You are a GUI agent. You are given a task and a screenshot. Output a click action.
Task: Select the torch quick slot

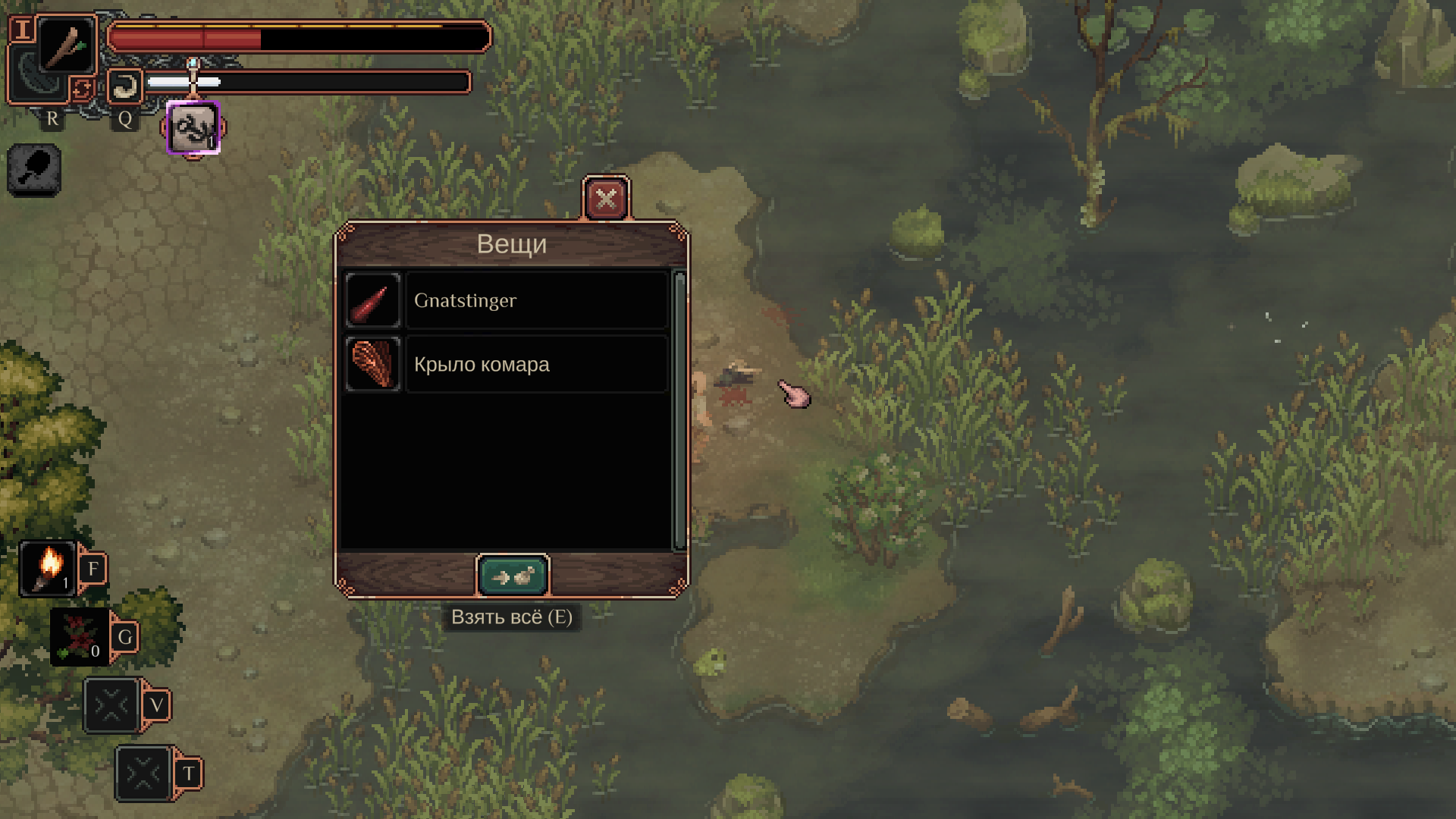pyautogui.click(x=48, y=569)
